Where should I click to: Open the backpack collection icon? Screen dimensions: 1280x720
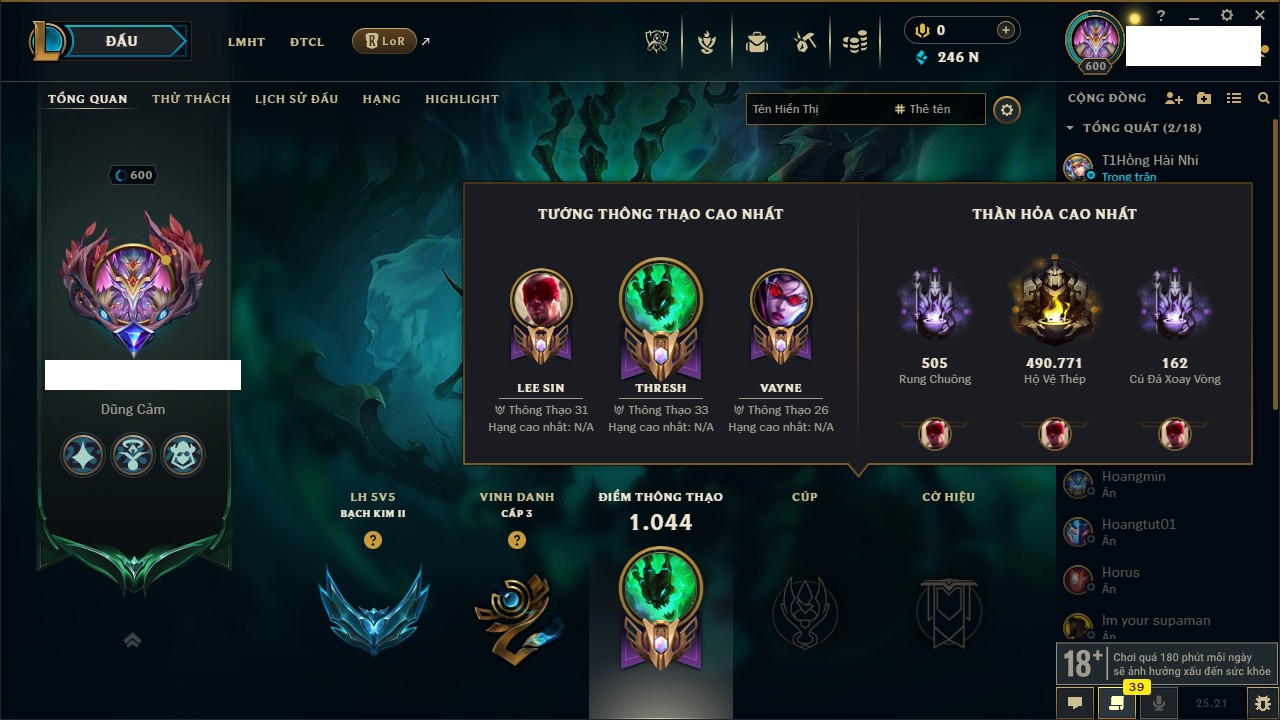coord(756,42)
